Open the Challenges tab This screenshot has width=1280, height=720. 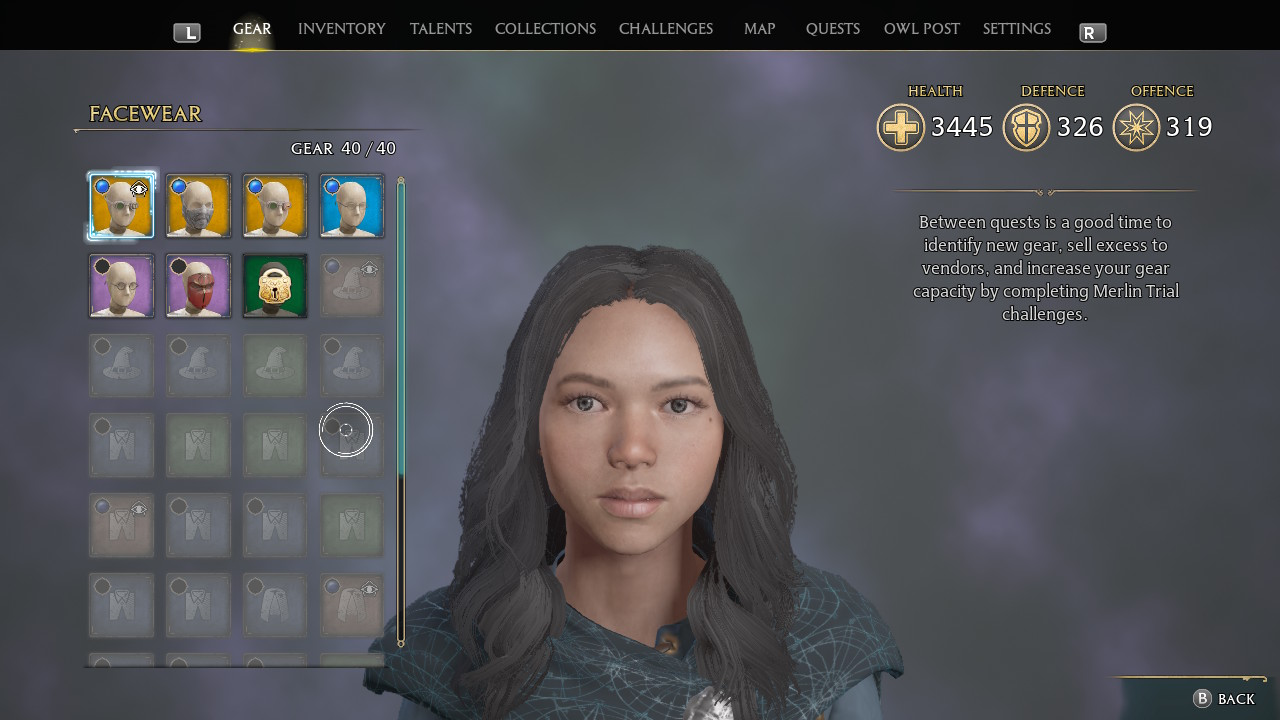tap(665, 29)
